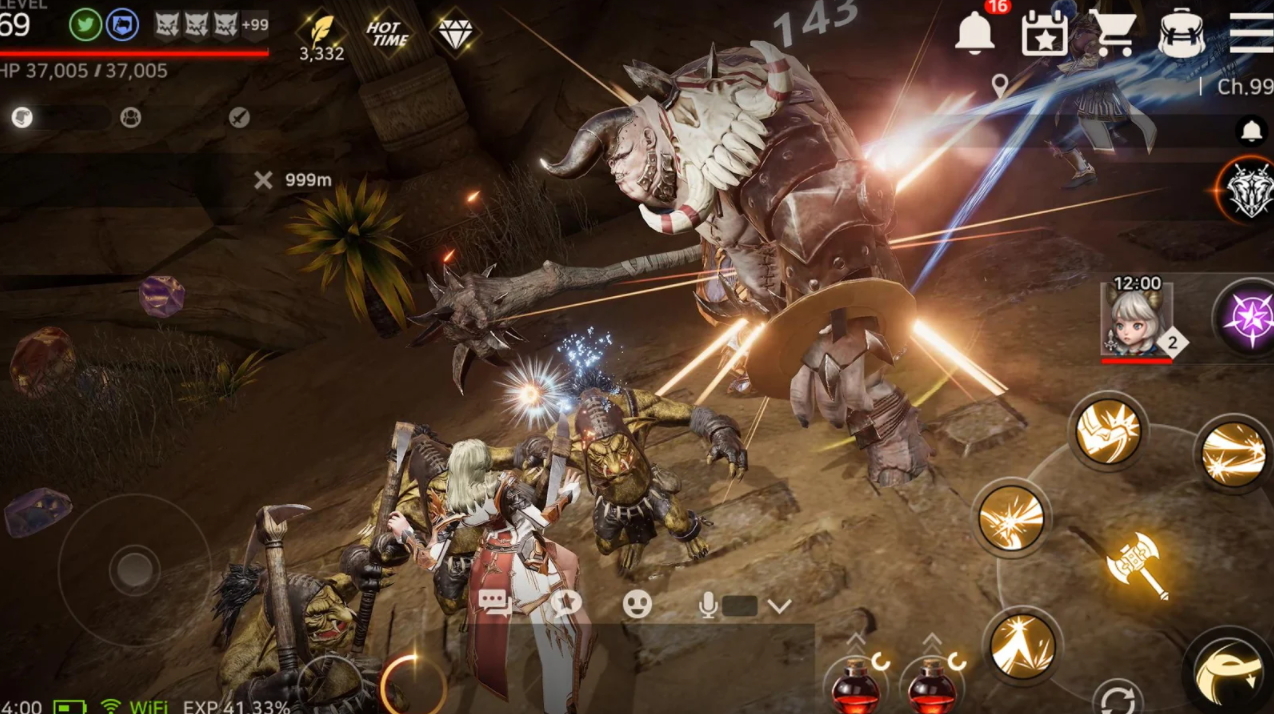Open the diamond currency icon
Image resolution: width=1274 pixels, height=714 pixels.
[454, 32]
